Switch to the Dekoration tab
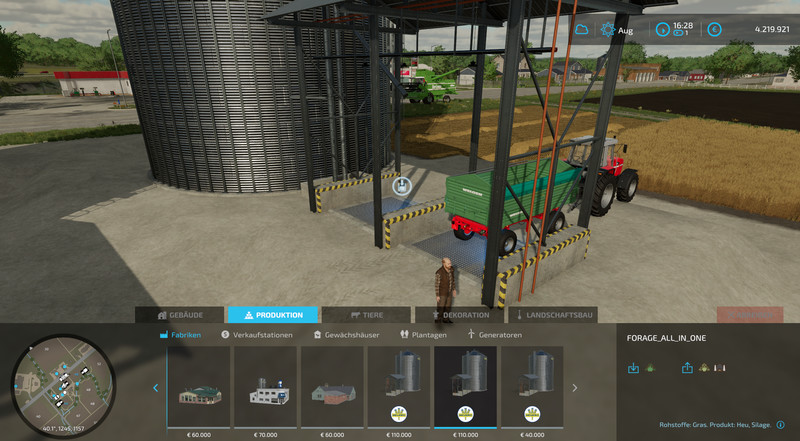The height and width of the screenshot is (441, 800). coord(459,315)
